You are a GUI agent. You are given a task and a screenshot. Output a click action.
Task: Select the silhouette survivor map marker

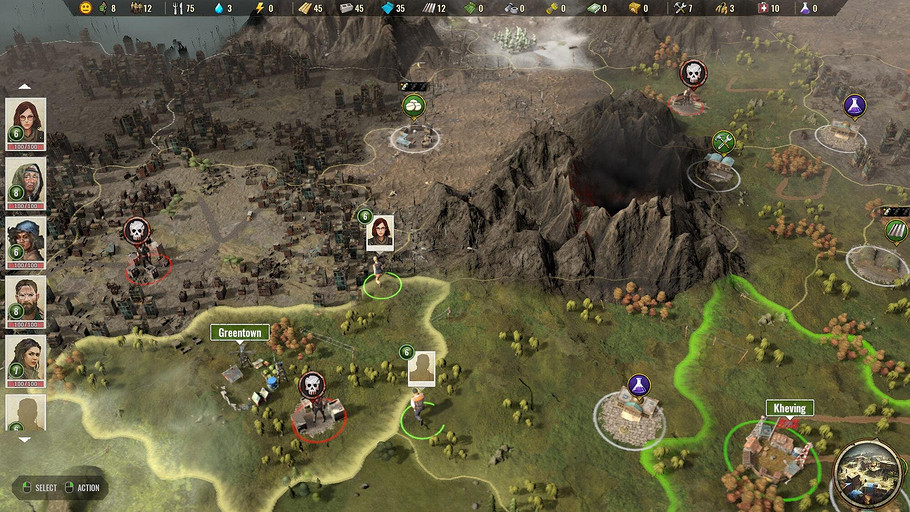[421, 368]
